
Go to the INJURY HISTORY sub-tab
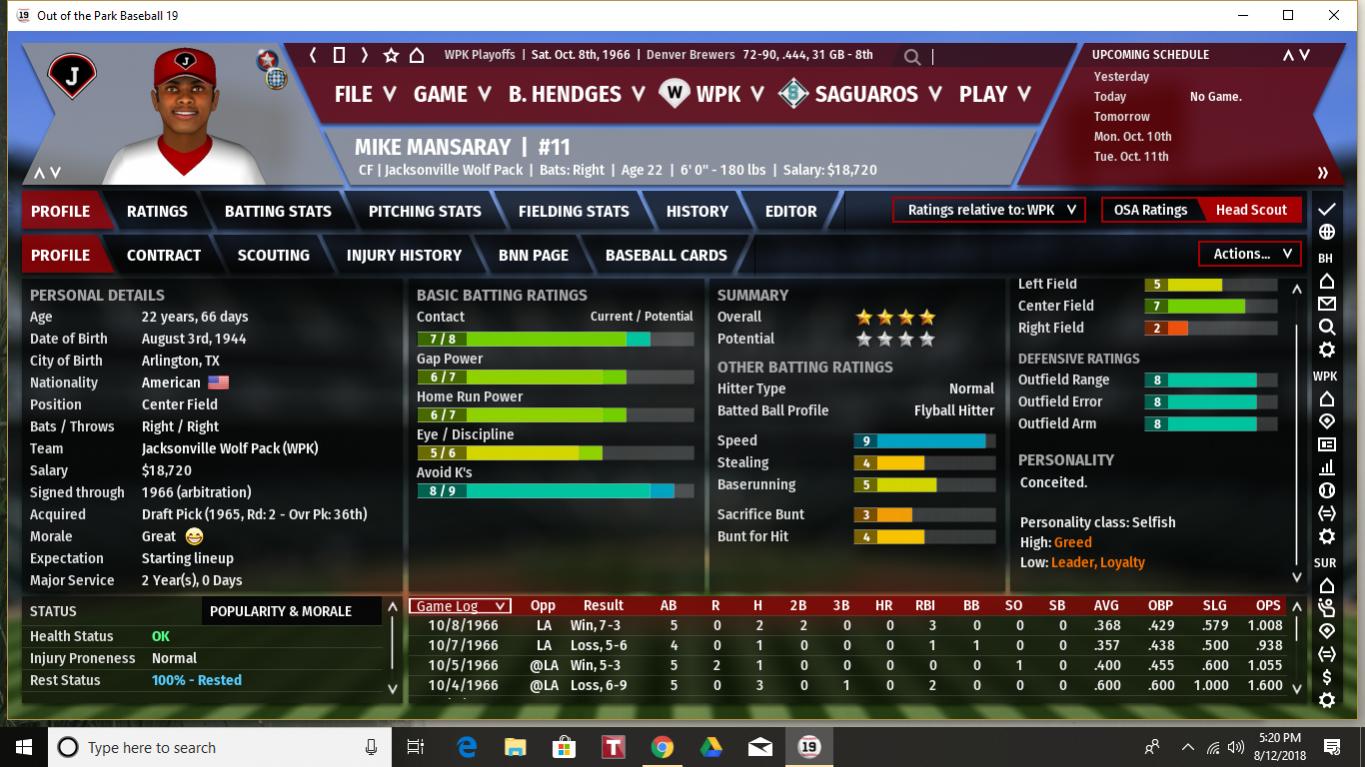click(404, 255)
